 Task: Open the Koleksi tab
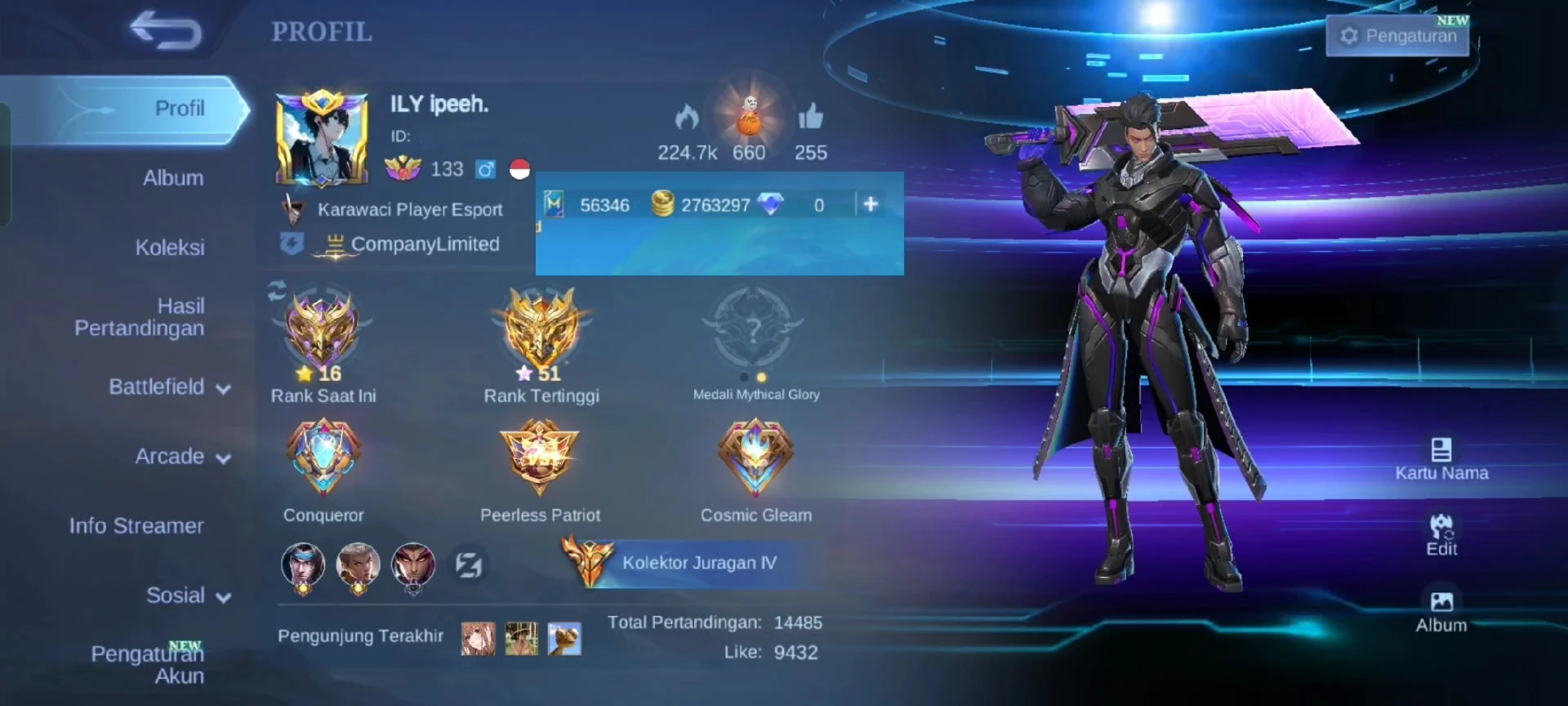[170, 248]
